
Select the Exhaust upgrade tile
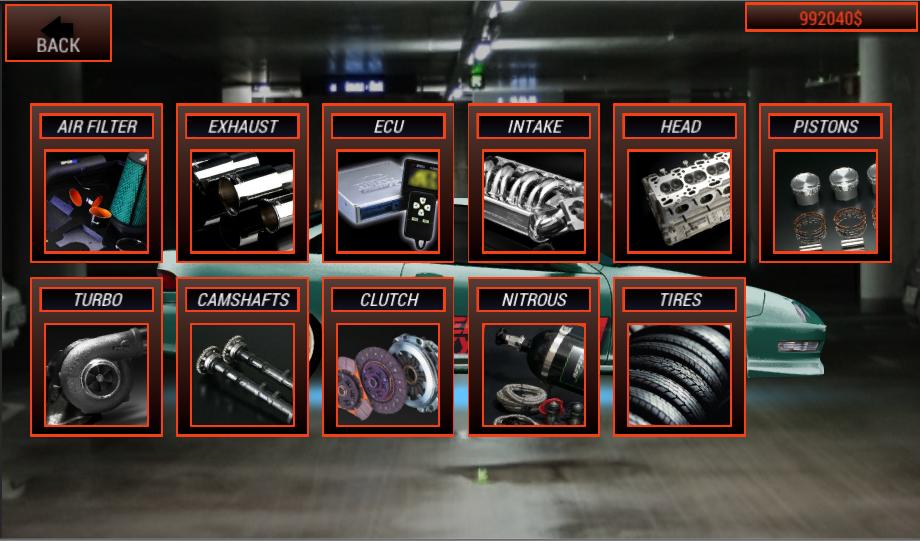tap(242, 184)
